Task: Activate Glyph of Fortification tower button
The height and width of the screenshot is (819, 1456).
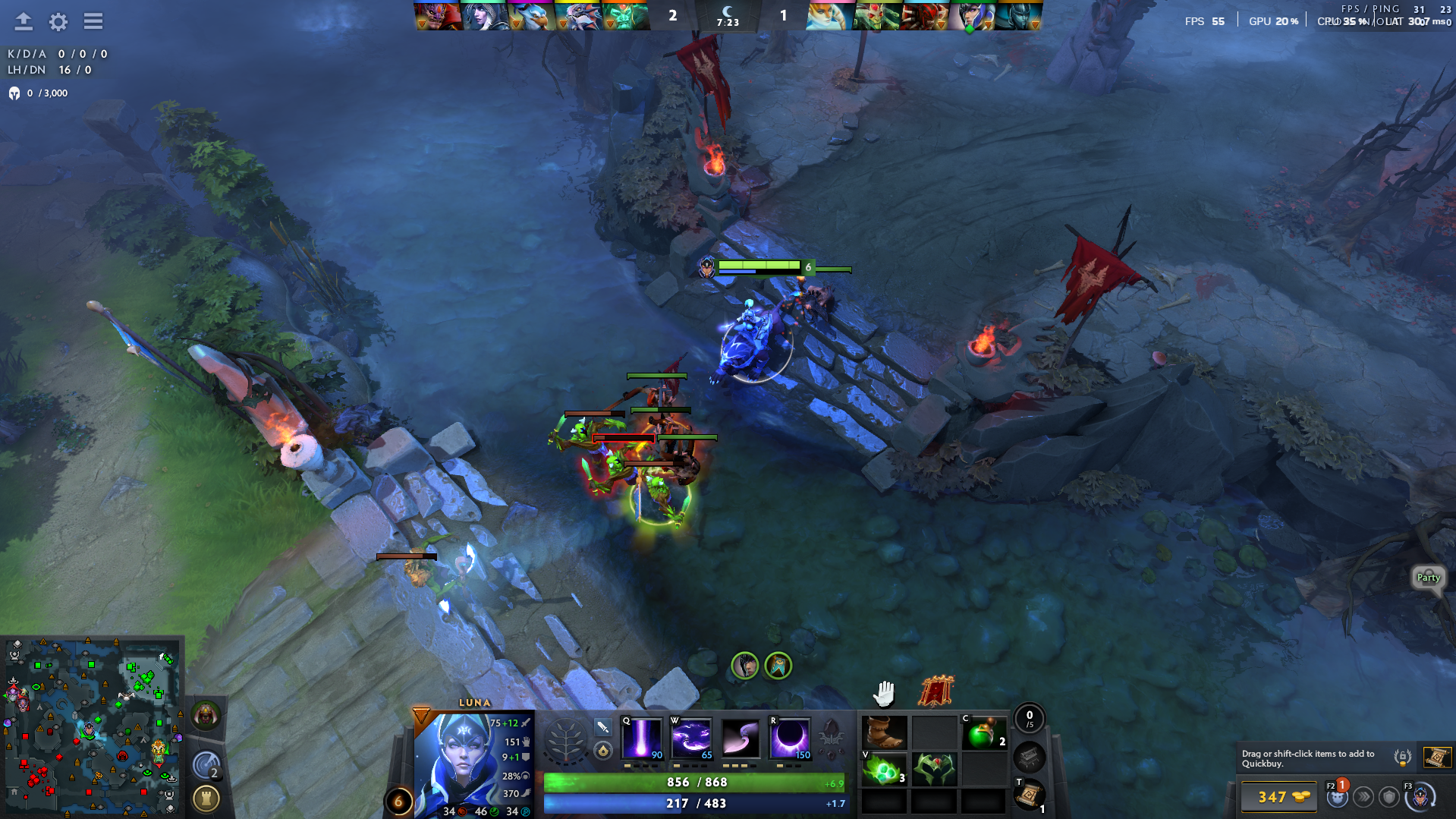Action: point(206,799)
